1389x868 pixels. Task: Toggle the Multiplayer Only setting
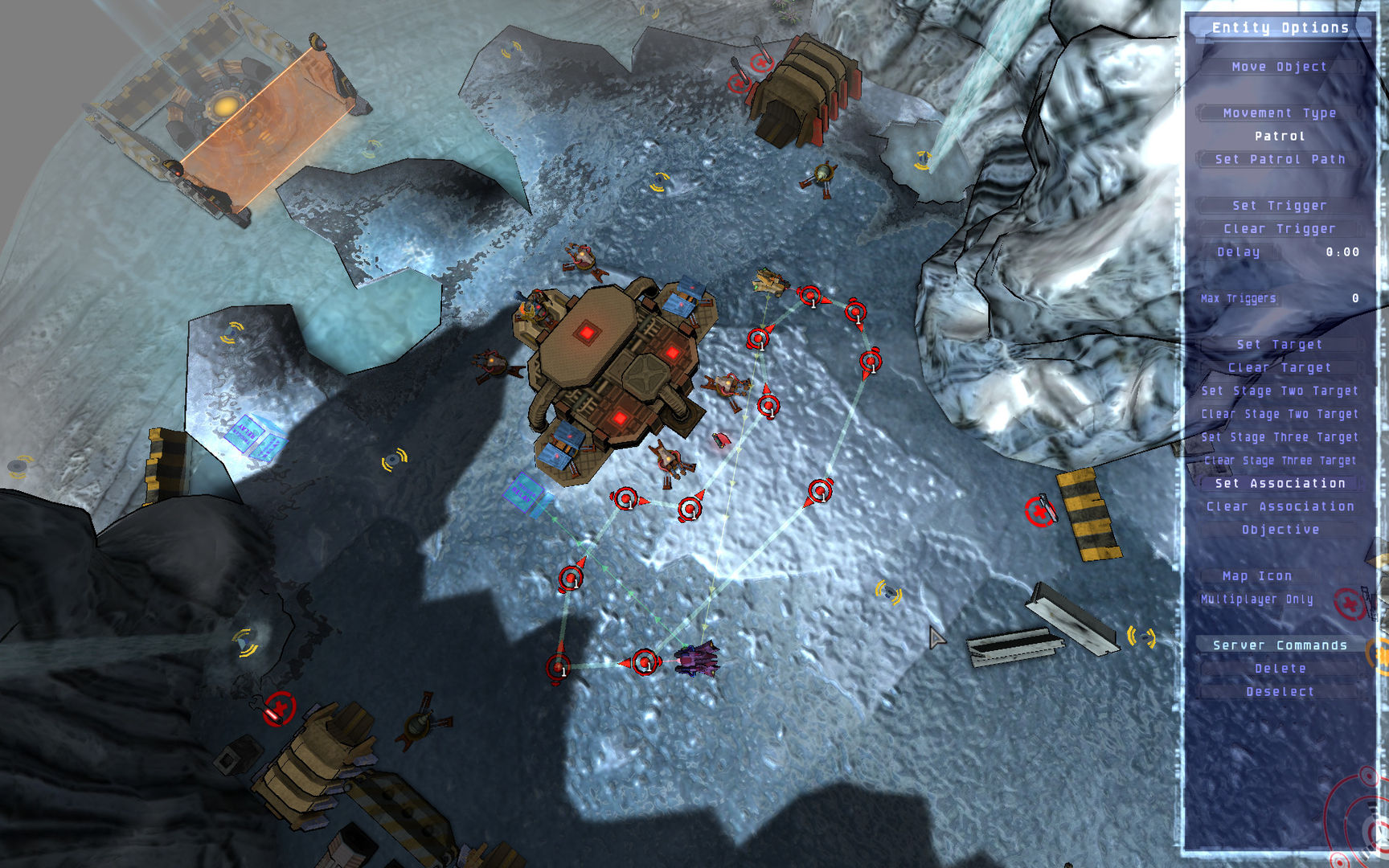point(1256,600)
